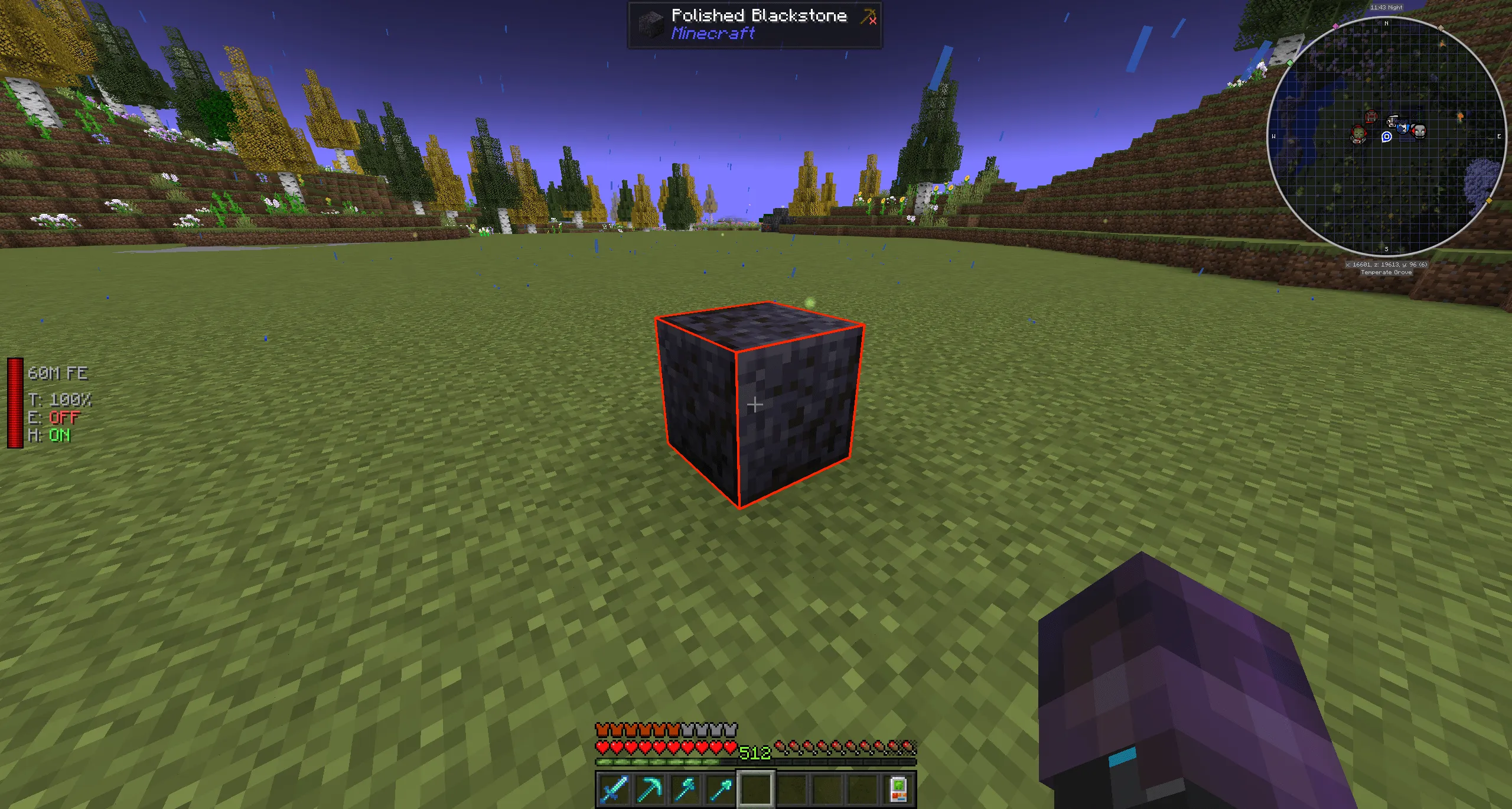The width and height of the screenshot is (1512, 809).
Task: Click the zombie head icon on the minimap
Action: pos(1358,134)
